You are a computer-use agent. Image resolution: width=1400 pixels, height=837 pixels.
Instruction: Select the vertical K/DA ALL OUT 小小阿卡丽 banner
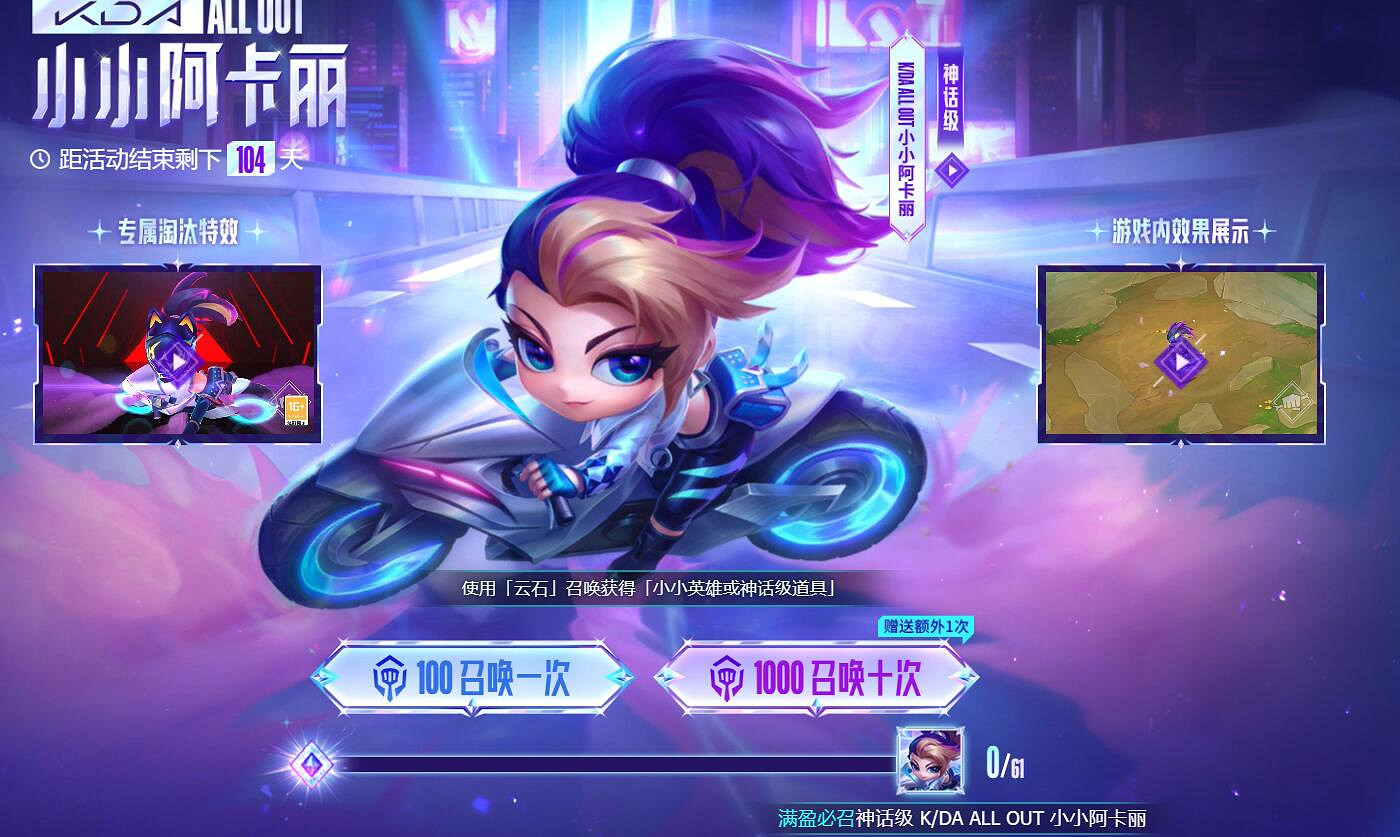pyautogui.click(x=906, y=130)
